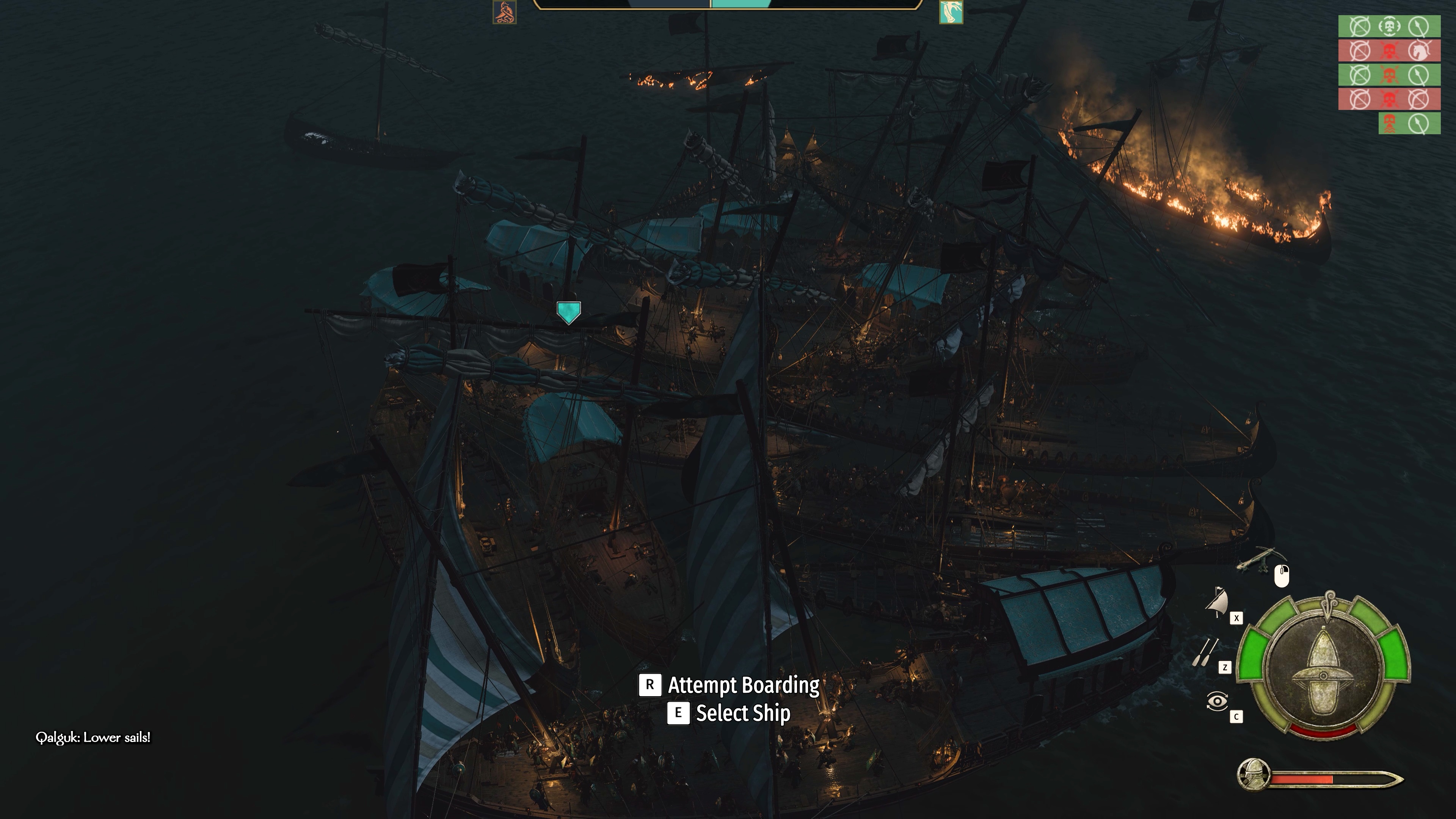Click the helmeted player portrait
This screenshot has width=1456, height=819.
pyautogui.click(x=1253, y=774)
